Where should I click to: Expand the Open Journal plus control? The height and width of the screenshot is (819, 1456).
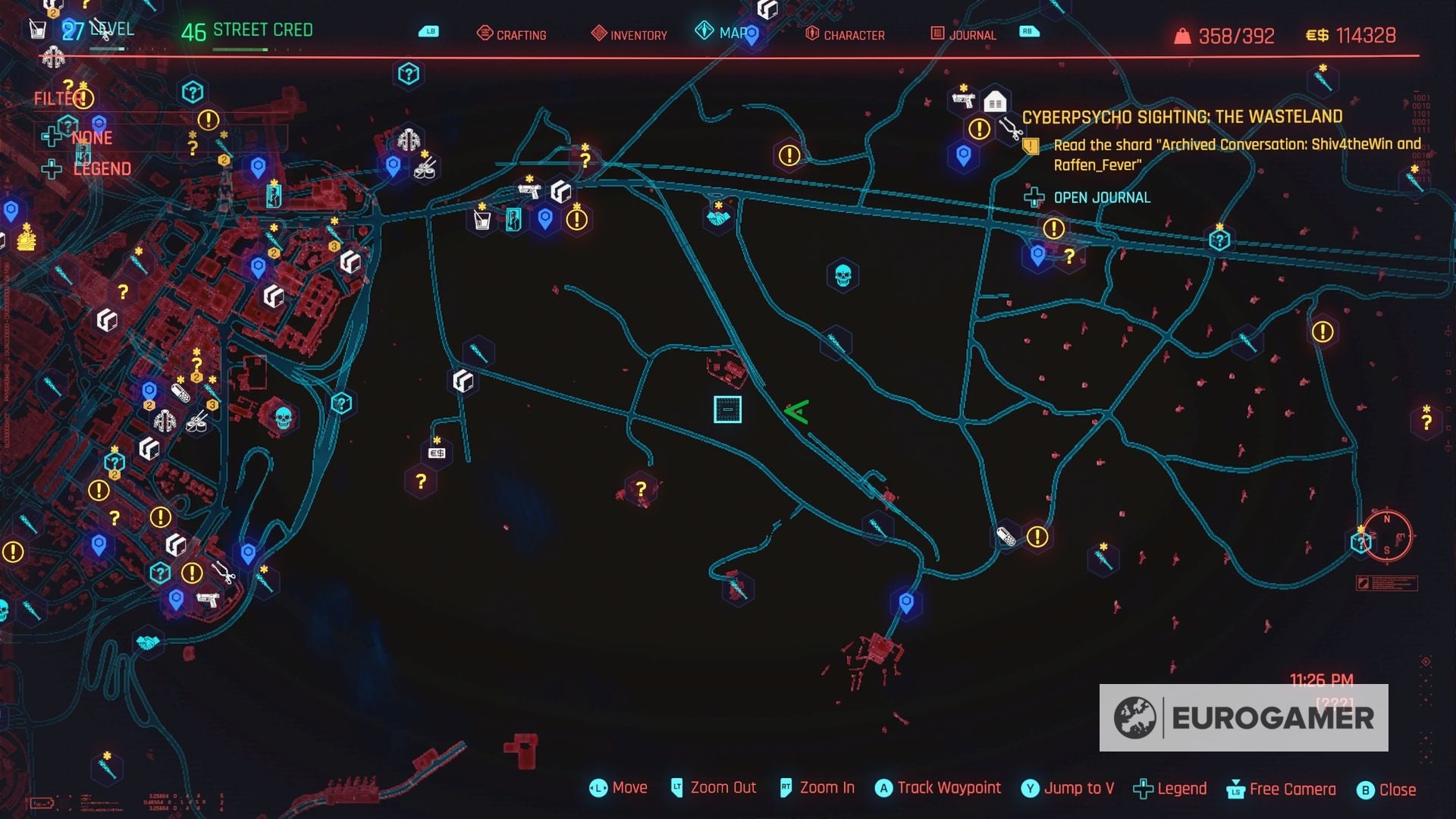point(1034,199)
